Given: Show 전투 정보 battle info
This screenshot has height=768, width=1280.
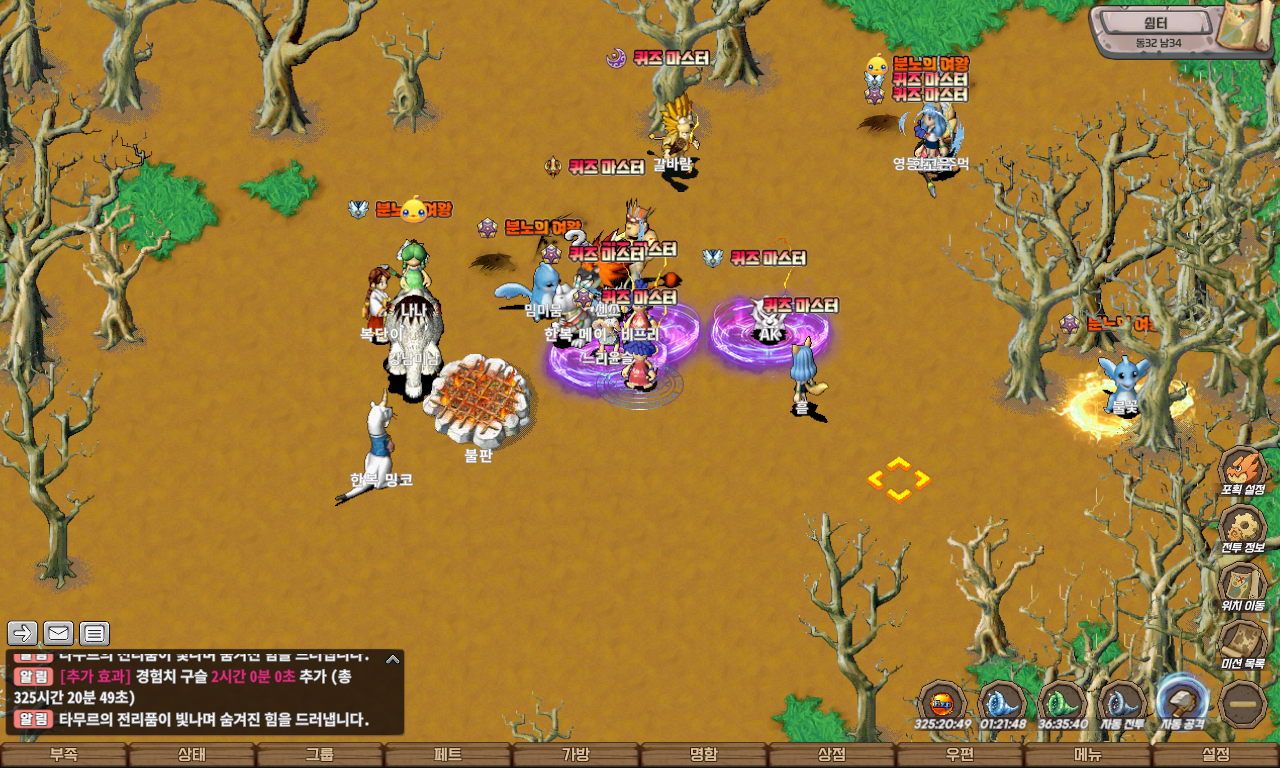Looking at the screenshot, I should pyautogui.click(x=1242, y=528).
